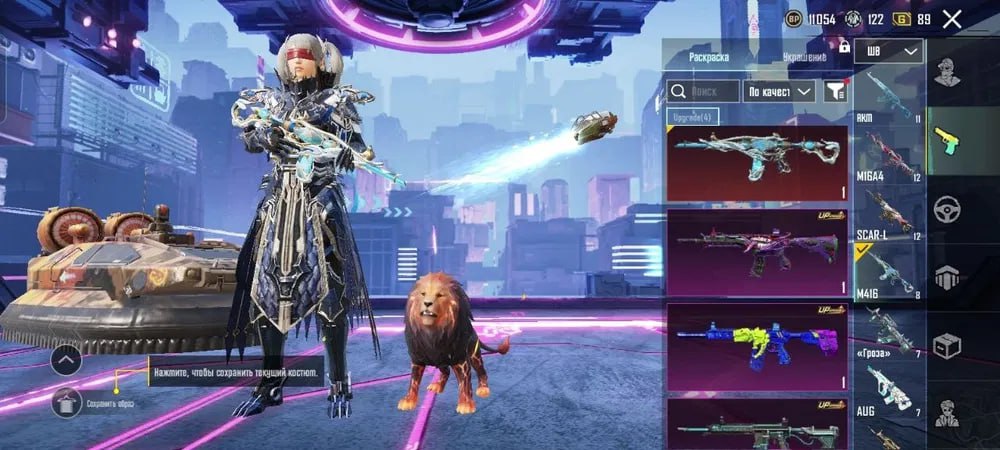Expand the up-arrow button above the hanger

coord(66,359)
